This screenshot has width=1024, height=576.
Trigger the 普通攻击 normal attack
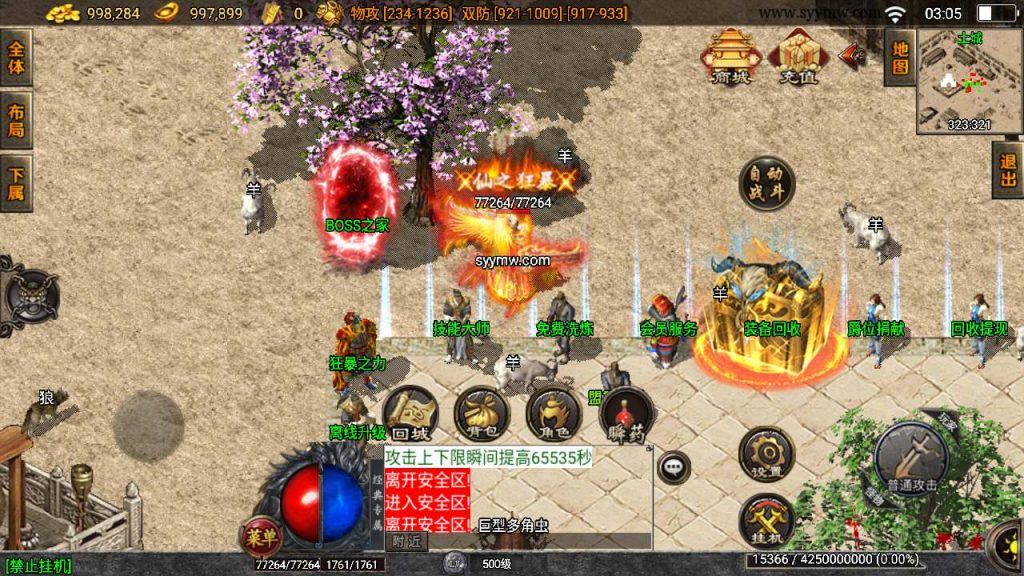click(911, 459)
